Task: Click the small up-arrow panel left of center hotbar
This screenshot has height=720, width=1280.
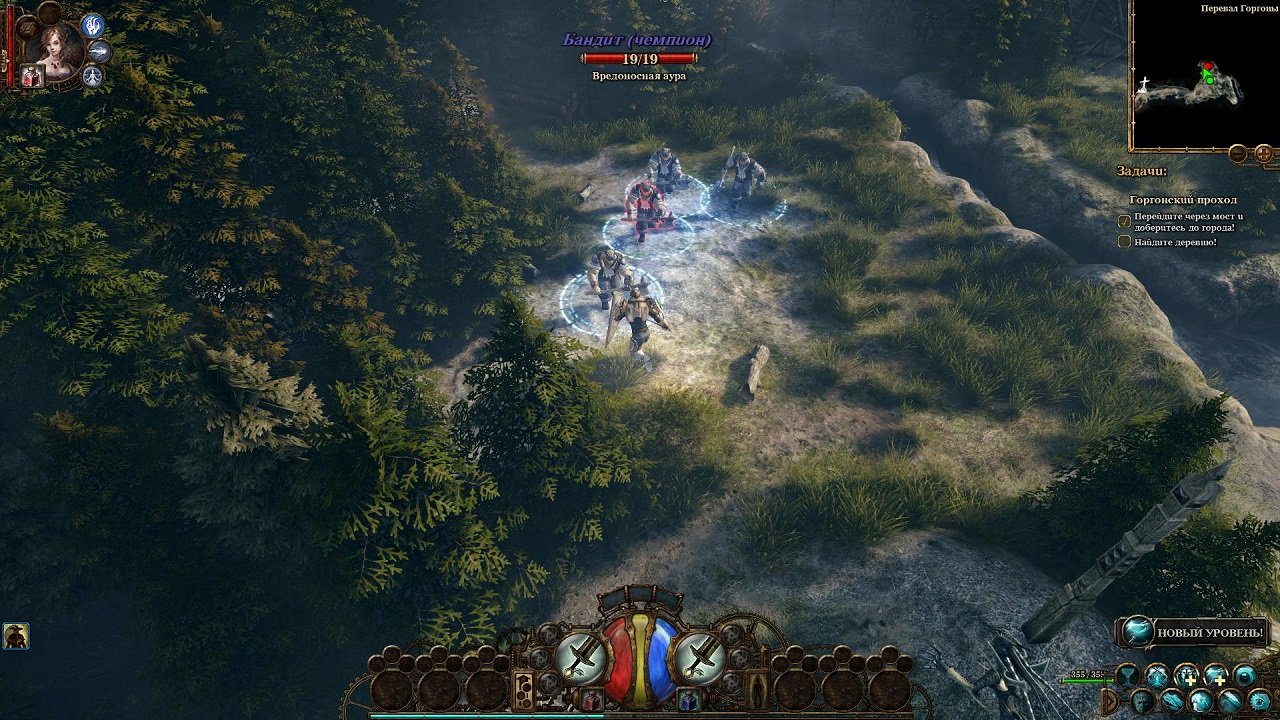Action: coord(524,687)
